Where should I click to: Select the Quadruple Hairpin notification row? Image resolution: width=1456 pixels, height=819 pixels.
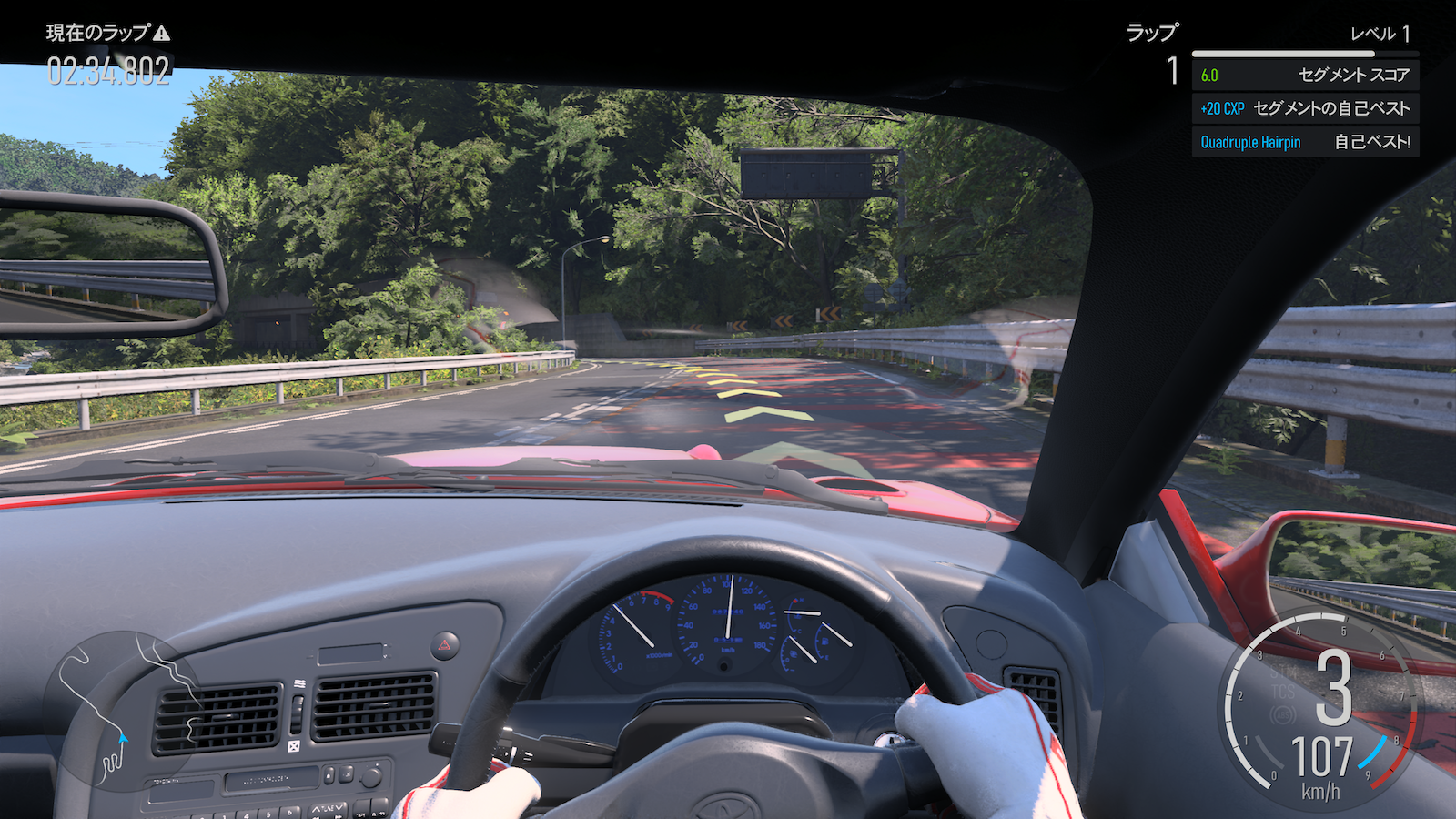(x=1305, y=142)
